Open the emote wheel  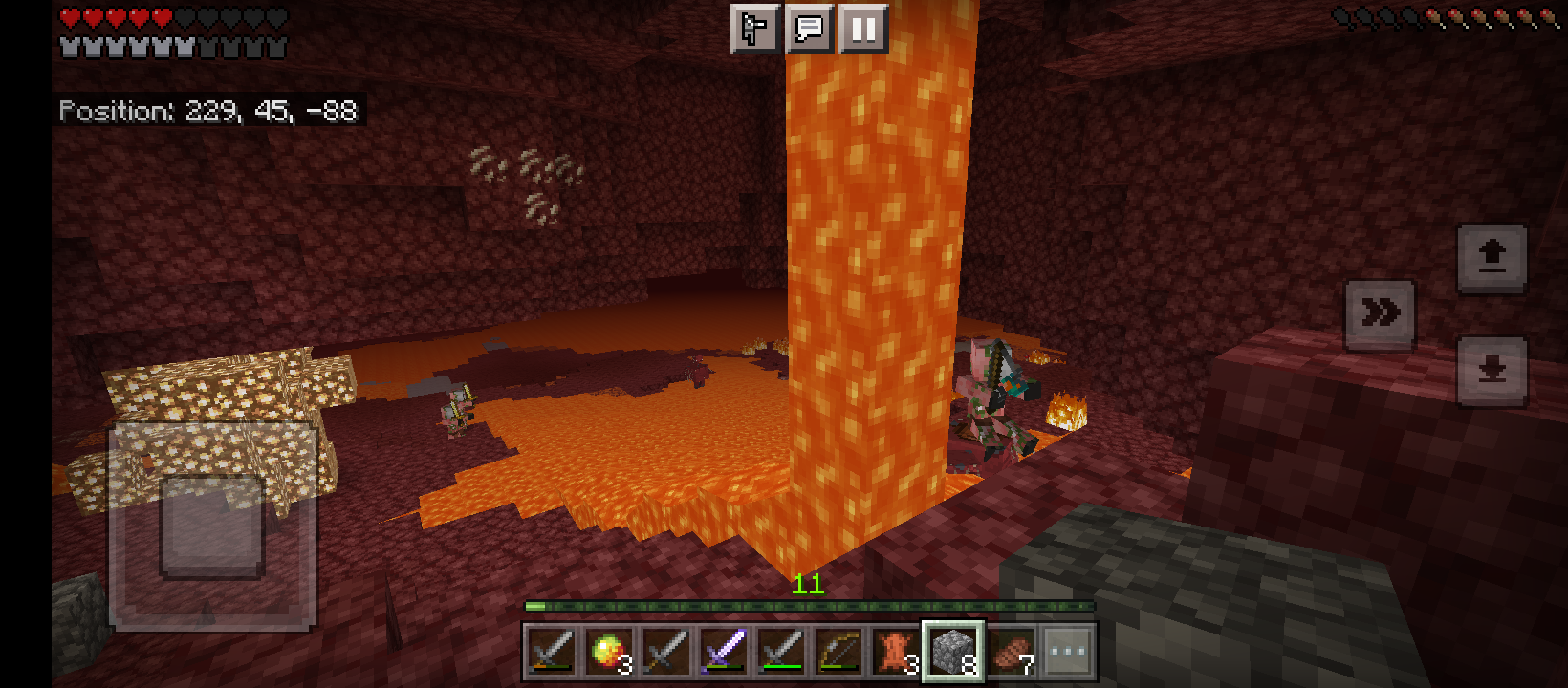[754, 30]
